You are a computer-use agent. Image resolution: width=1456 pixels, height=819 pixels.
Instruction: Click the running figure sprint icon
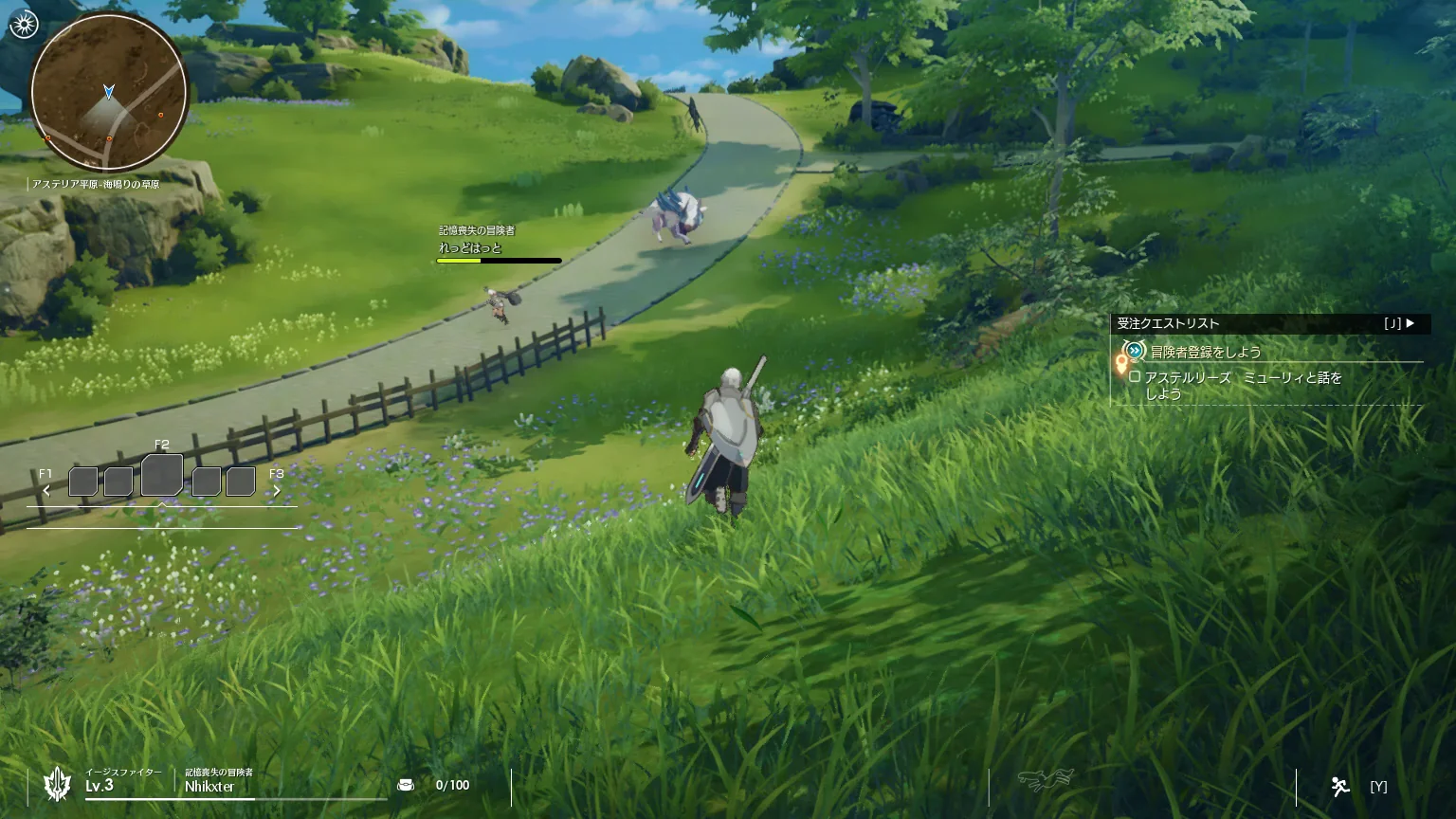[1339, 786]
